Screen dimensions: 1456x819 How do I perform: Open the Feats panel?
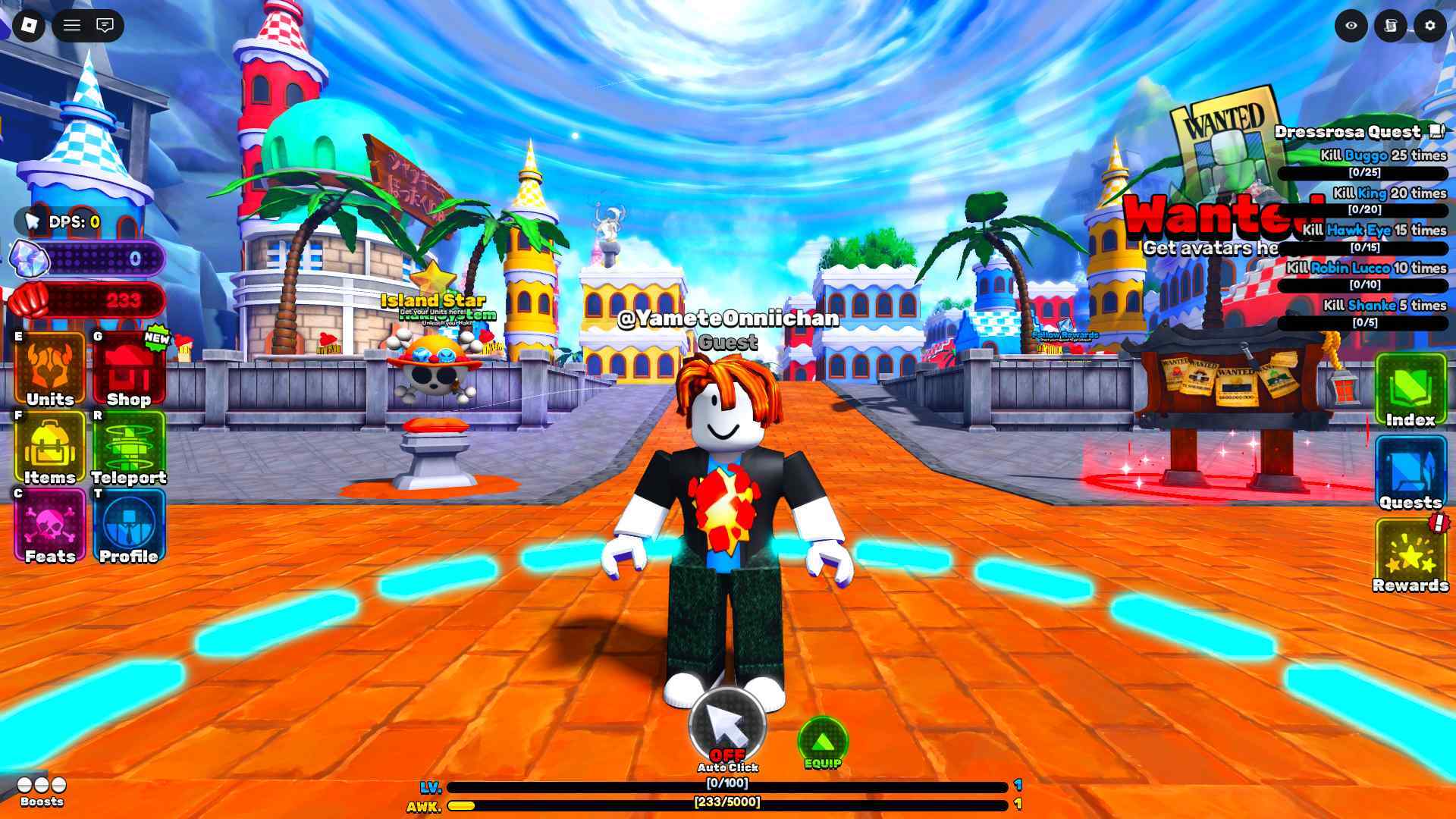tap(50, 526)
